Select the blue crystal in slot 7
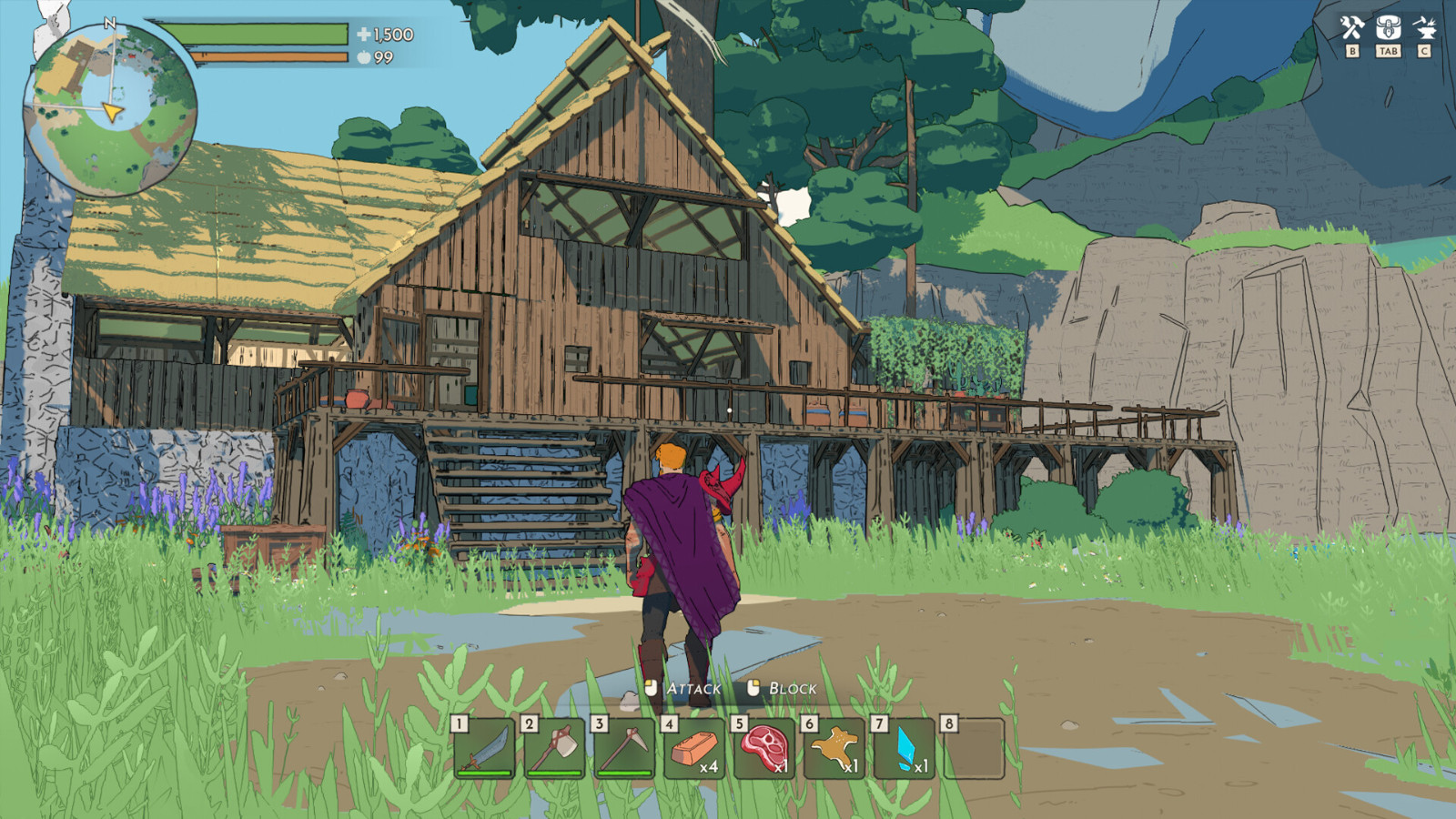1456x819 pixels. [902, 748]
